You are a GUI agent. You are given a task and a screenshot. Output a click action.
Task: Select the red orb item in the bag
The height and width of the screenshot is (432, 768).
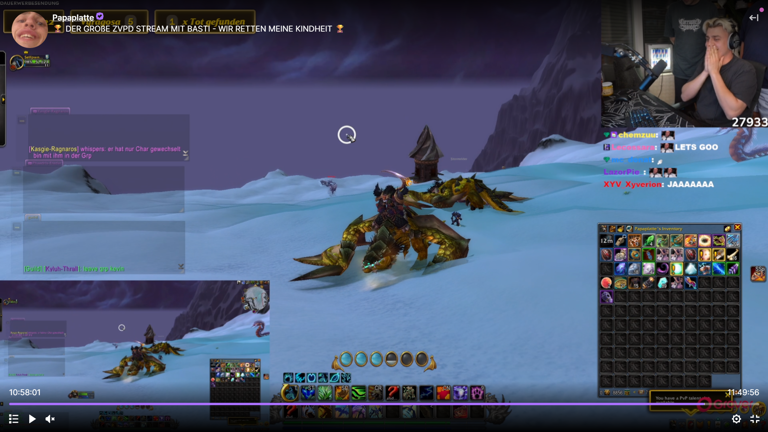click(x=606, y=283)
